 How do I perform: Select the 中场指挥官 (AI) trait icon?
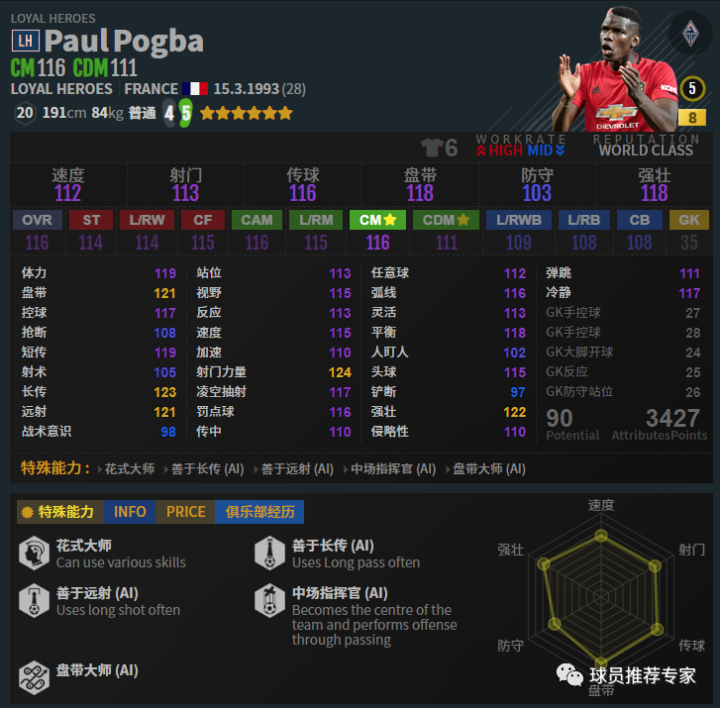(x=270, y=600)
